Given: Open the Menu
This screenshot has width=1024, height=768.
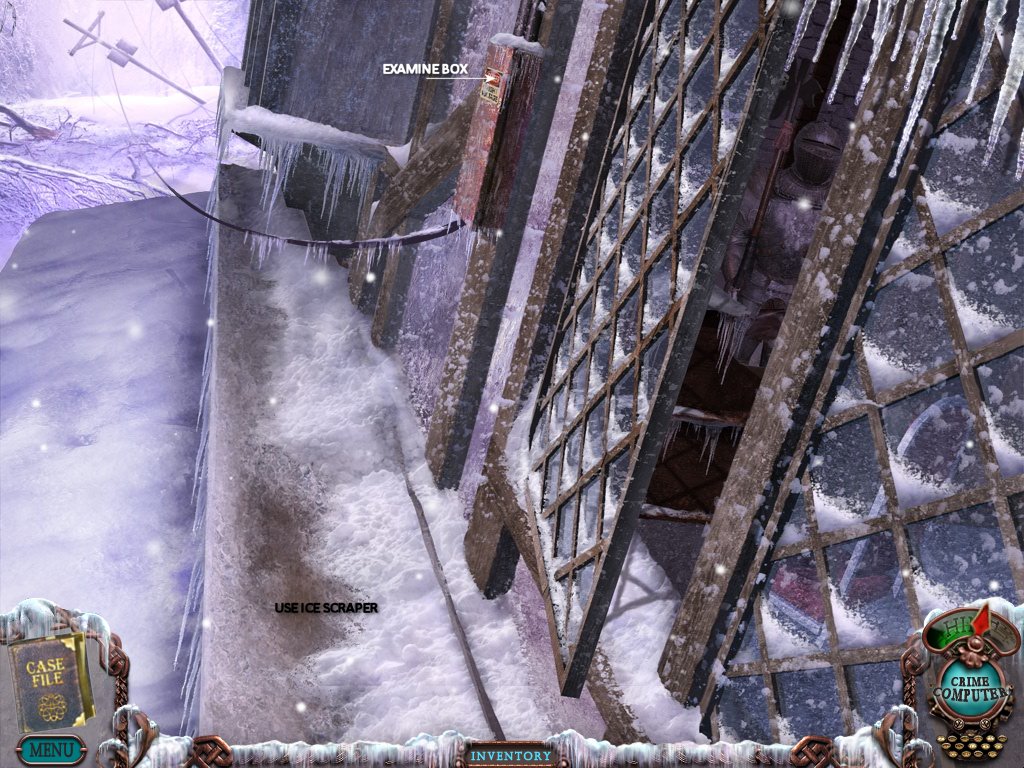Looking at the screenshot, I should (50, 748).
